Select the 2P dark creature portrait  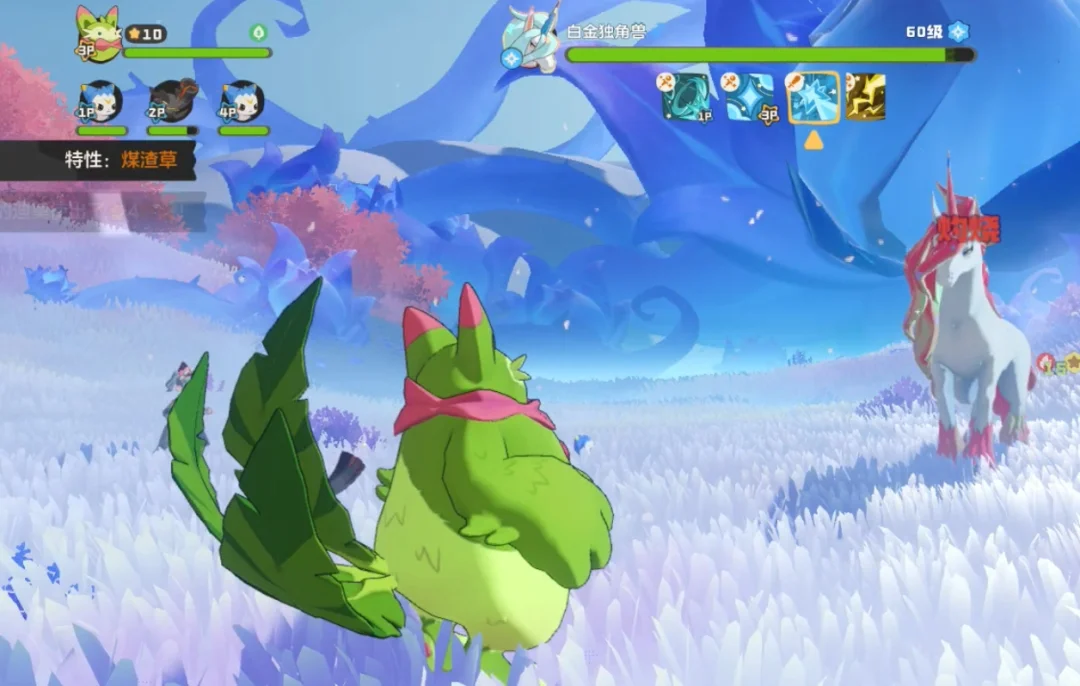point(172,101)
